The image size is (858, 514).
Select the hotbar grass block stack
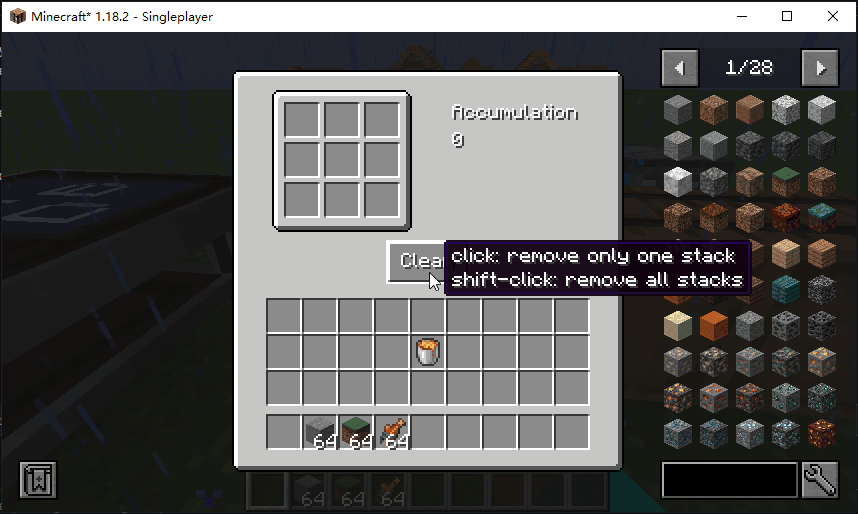(356, 432)
